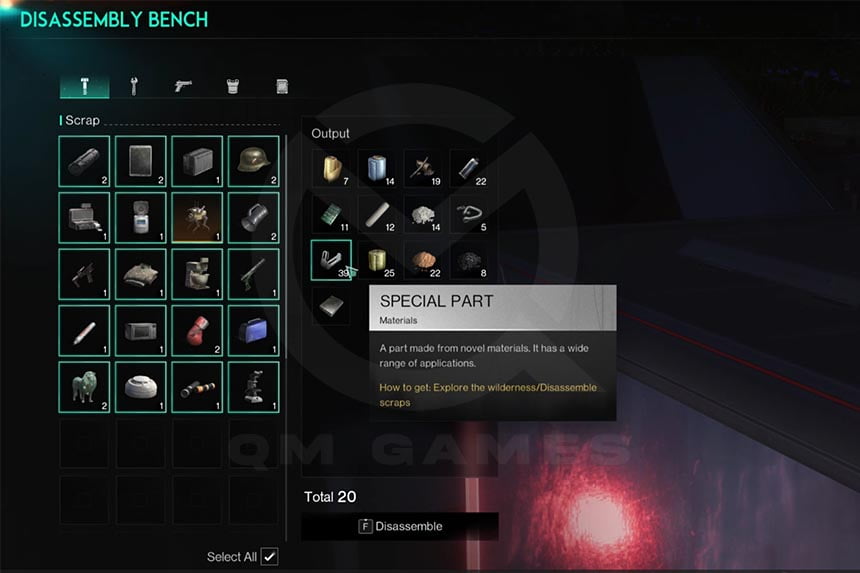The image size is (860, 573).
Task: Choose the green circuit board output
Action: 331,215
